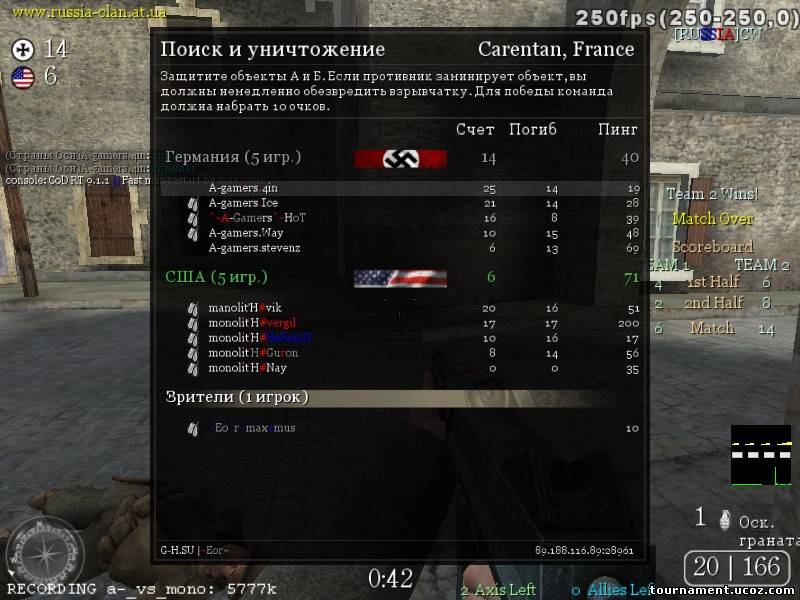The height and width of the screenshot is (600, 800).
Task: Click the A-gamers.Ice scoreboard row
Action: click(244, 203)
